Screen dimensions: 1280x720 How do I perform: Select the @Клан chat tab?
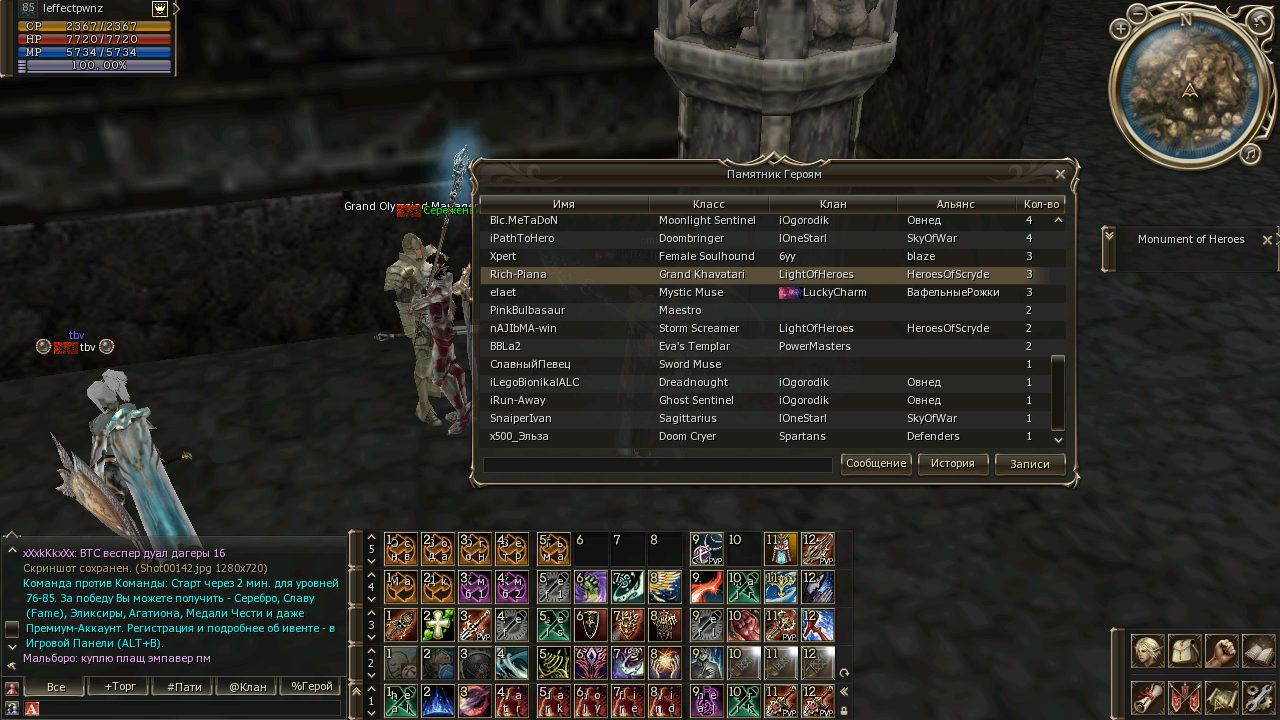tap(248, 687)
